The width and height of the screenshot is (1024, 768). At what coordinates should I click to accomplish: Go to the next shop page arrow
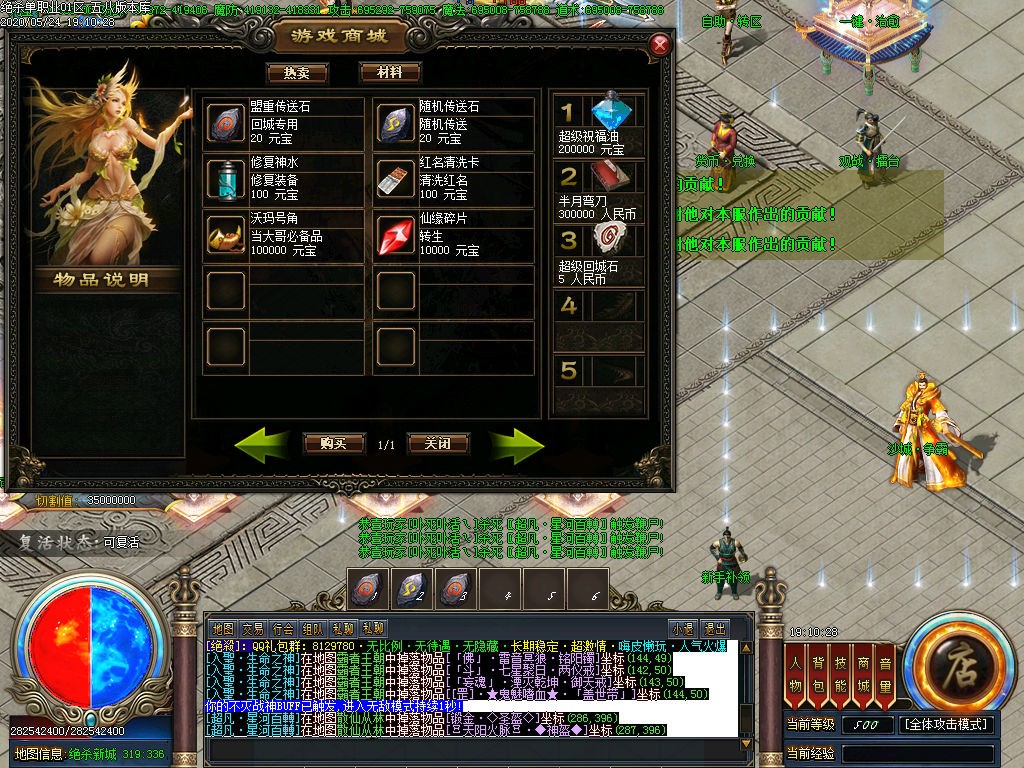516,445
